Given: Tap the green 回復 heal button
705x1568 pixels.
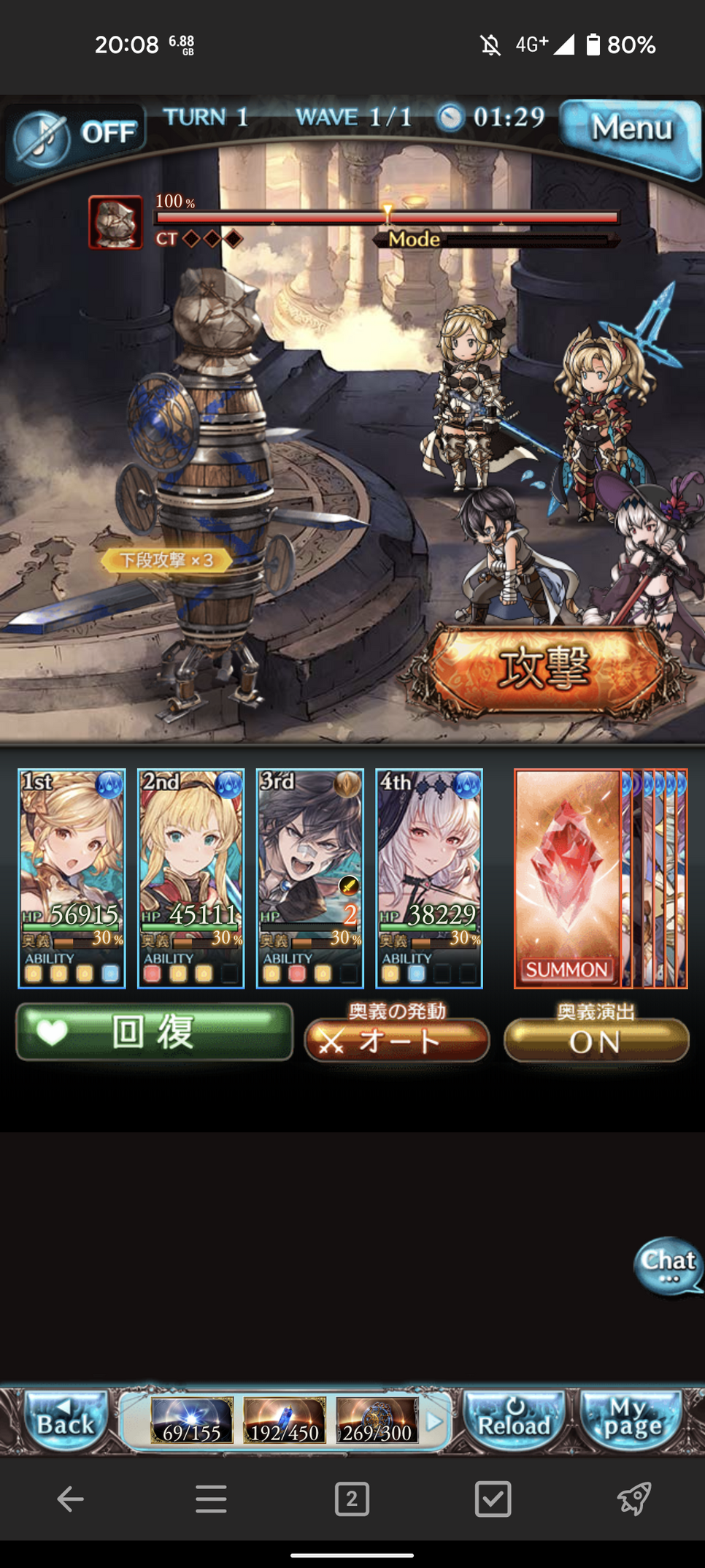Looking at the screenshot, I should pyautogui.click(x=154, y=1032).
